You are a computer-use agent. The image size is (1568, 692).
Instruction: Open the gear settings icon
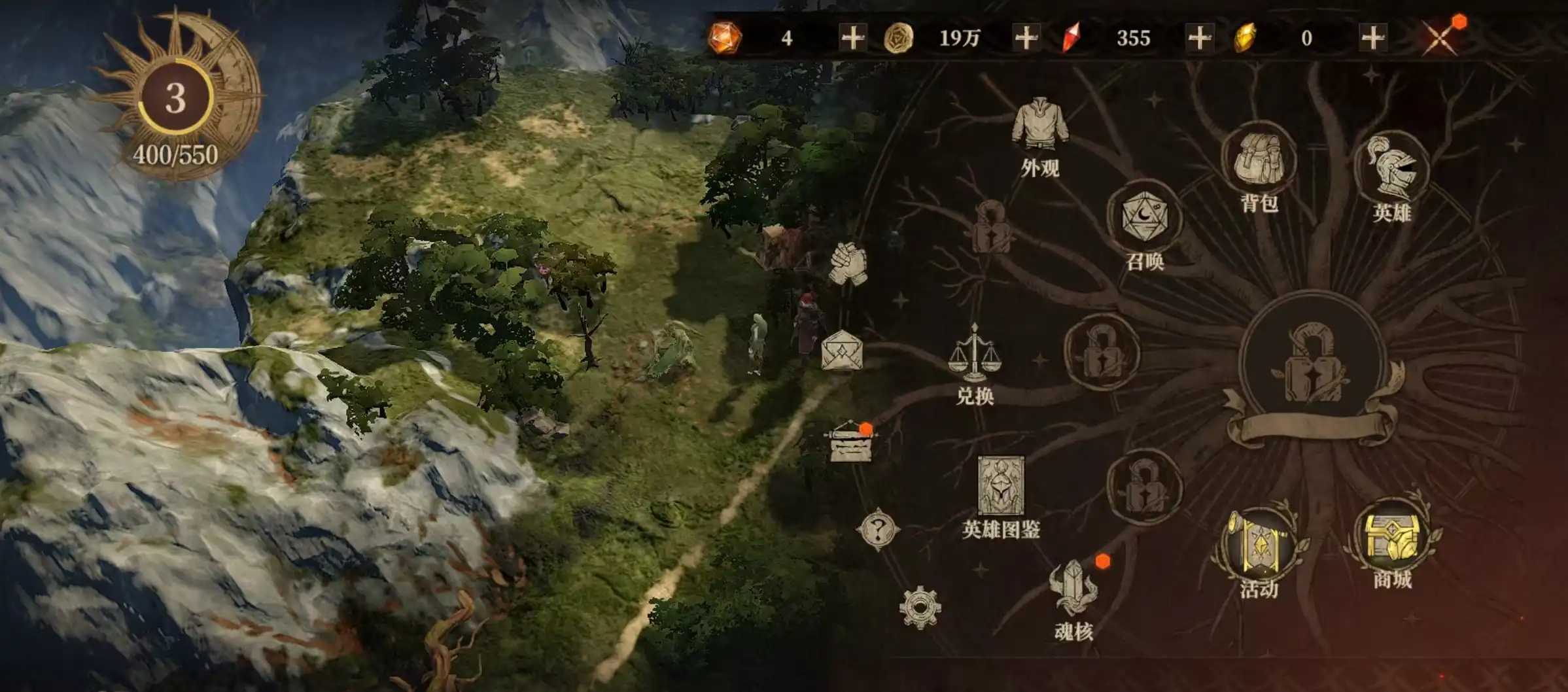[x=920, y=608]
